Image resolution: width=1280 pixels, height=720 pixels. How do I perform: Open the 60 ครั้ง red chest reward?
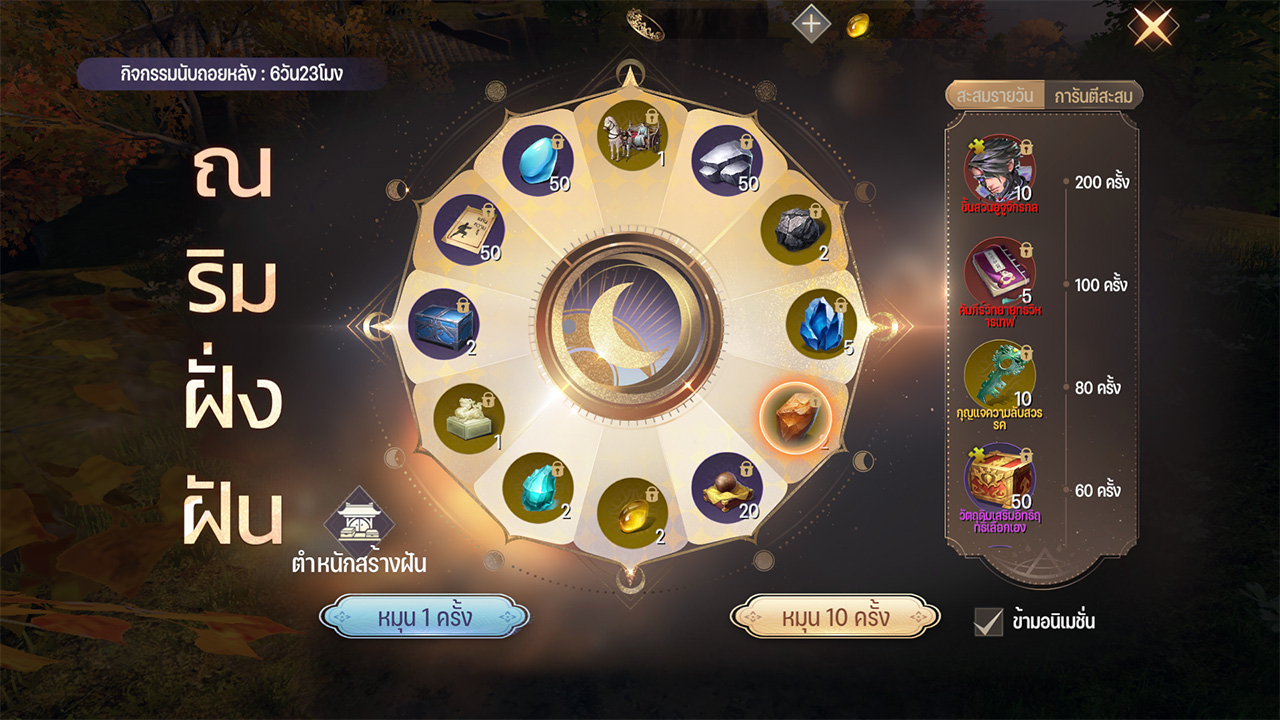pos(999,480)
